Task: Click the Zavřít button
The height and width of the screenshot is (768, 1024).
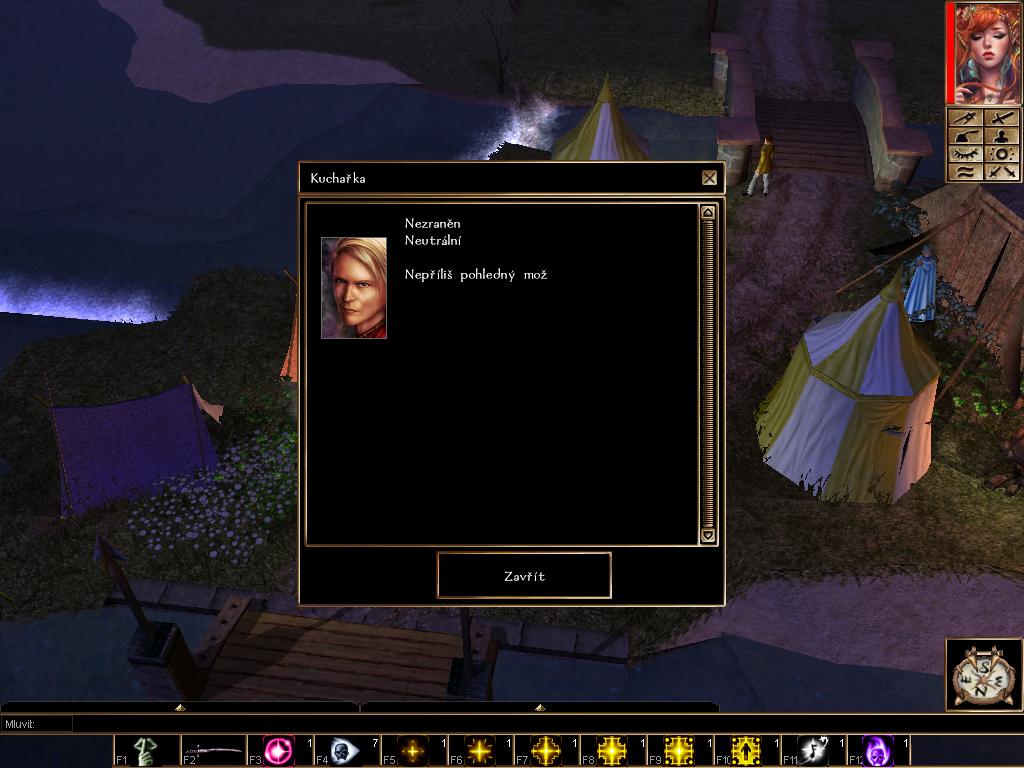Action: pos(524,576)
